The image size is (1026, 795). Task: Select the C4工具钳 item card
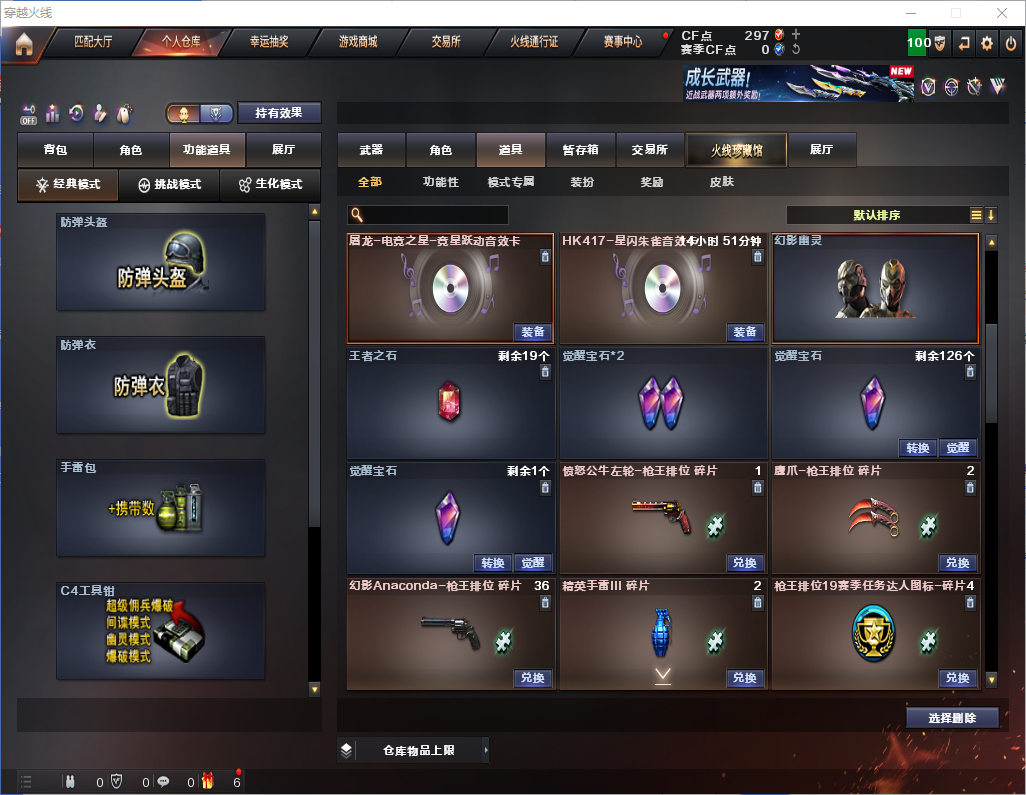coord(161,630)
